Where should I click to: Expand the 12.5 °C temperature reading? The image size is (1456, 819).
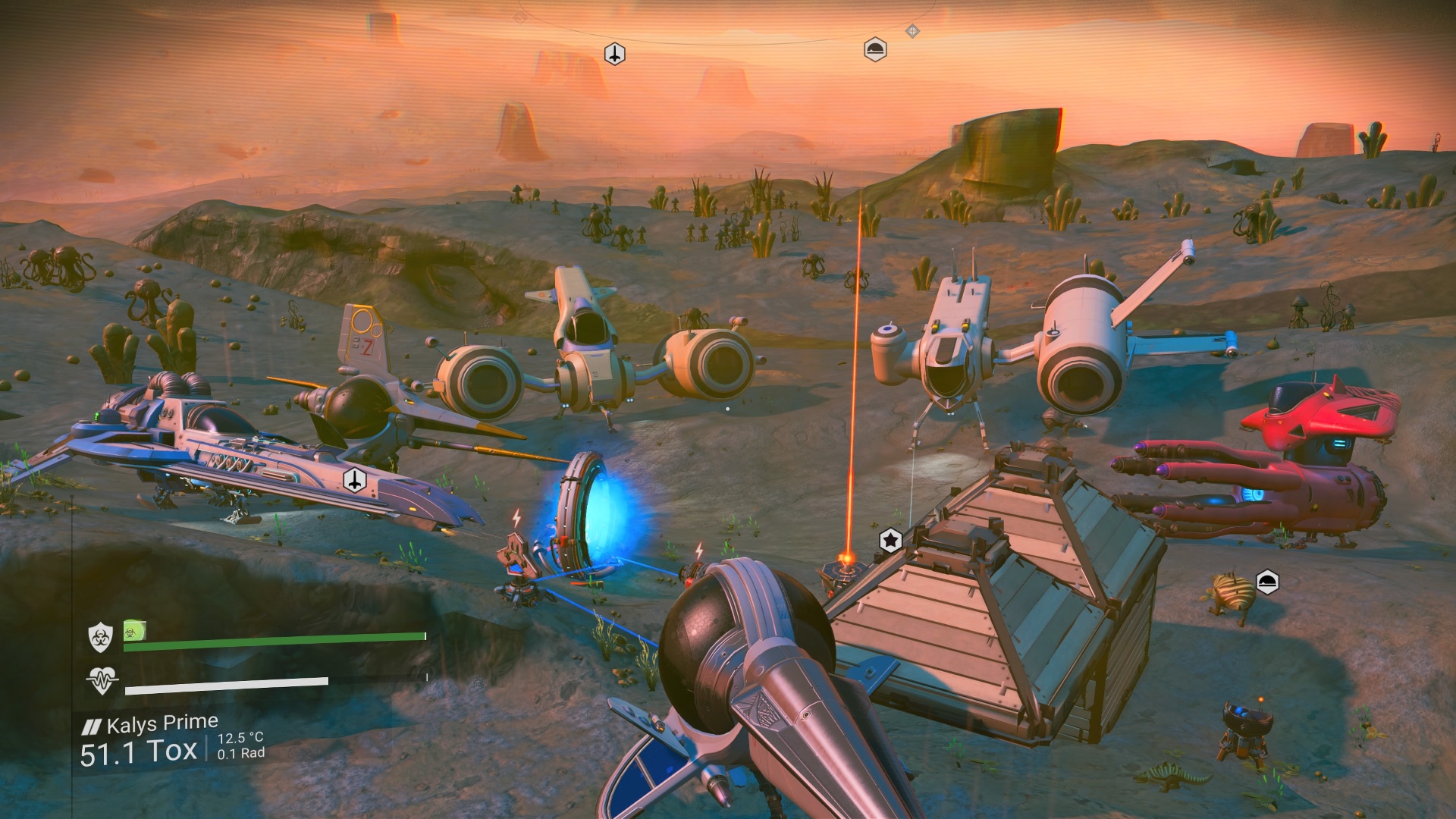(240, 739)
